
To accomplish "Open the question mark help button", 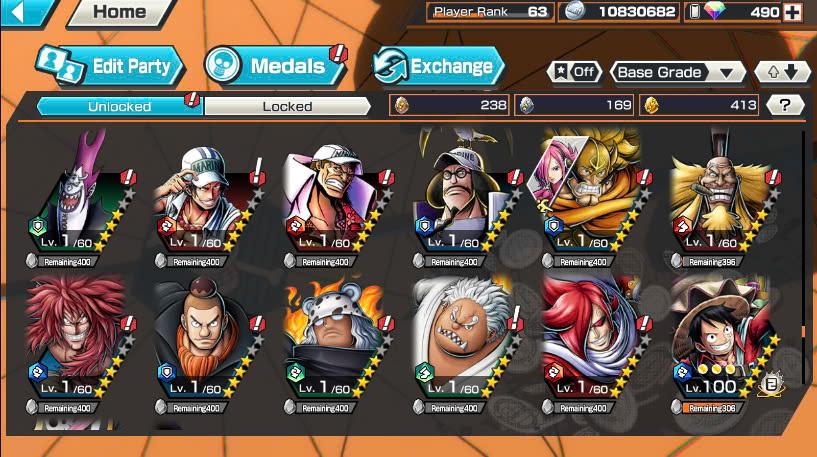I will (785, 105).
